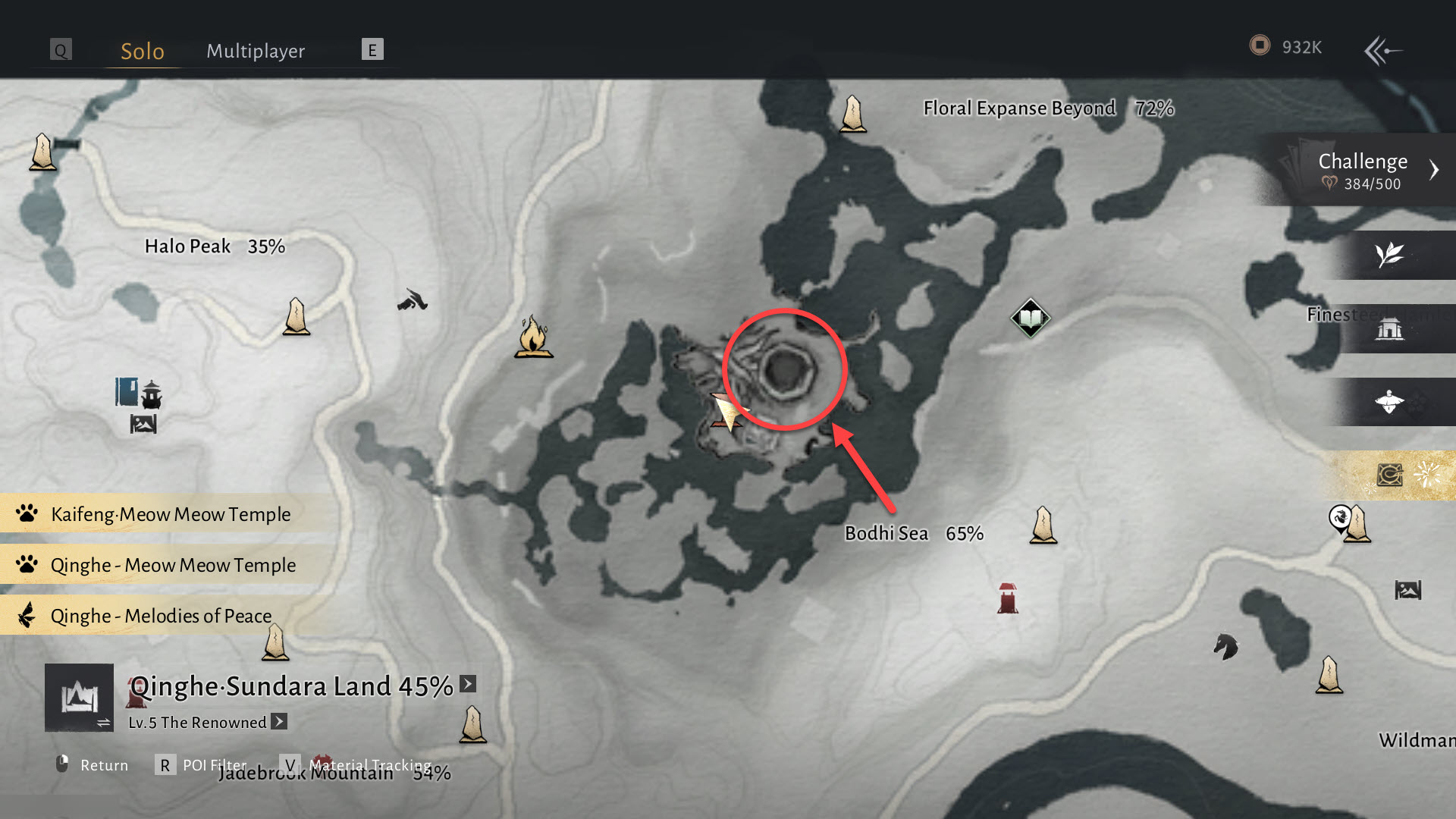The width and height of the screenshot is (1456, 819).
Task: Select the red shrine map marker
Action: pyautogui.click(x=1007, y=598)
